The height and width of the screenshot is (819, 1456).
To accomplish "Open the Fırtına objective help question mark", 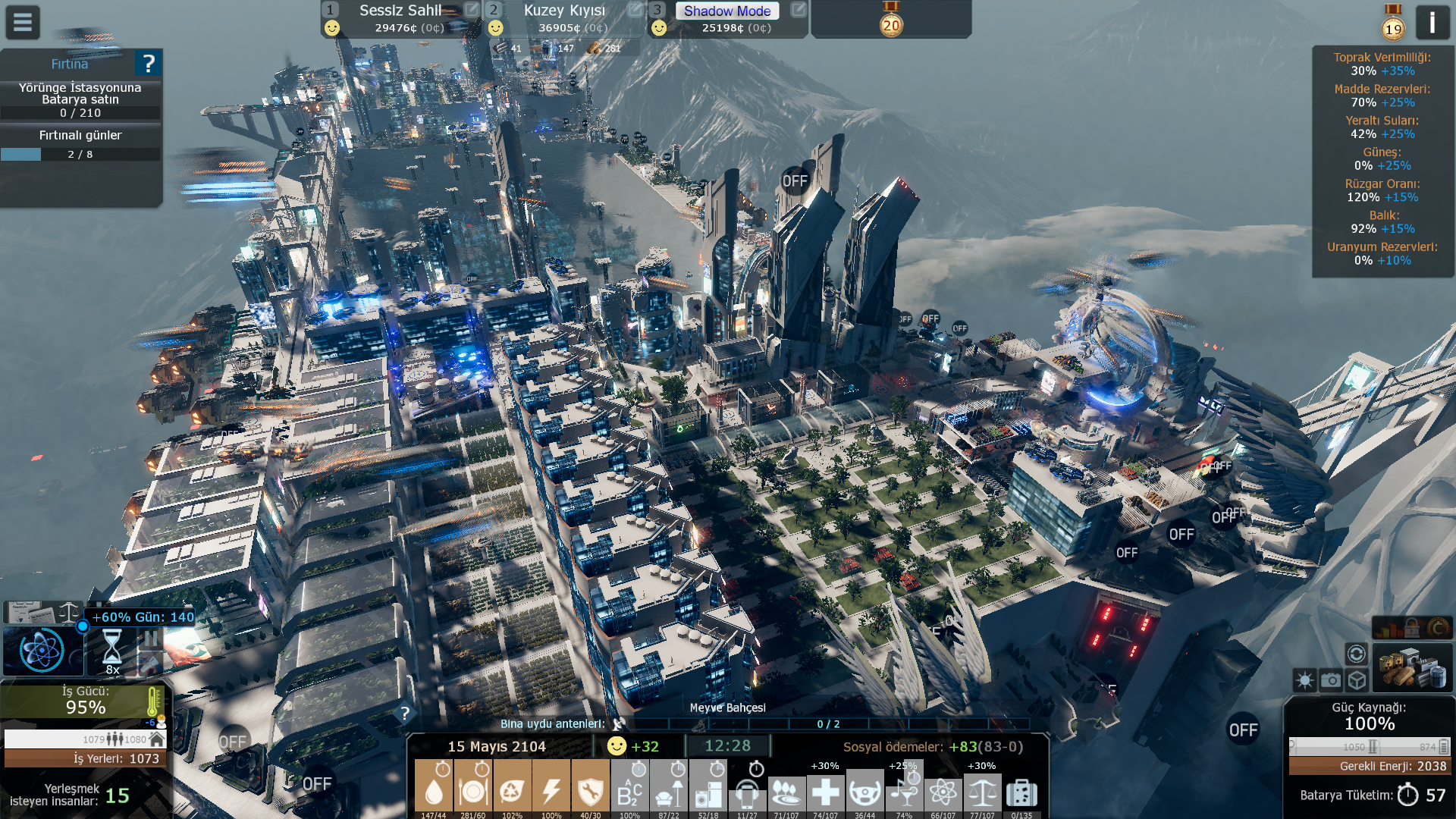I will 149,64.
